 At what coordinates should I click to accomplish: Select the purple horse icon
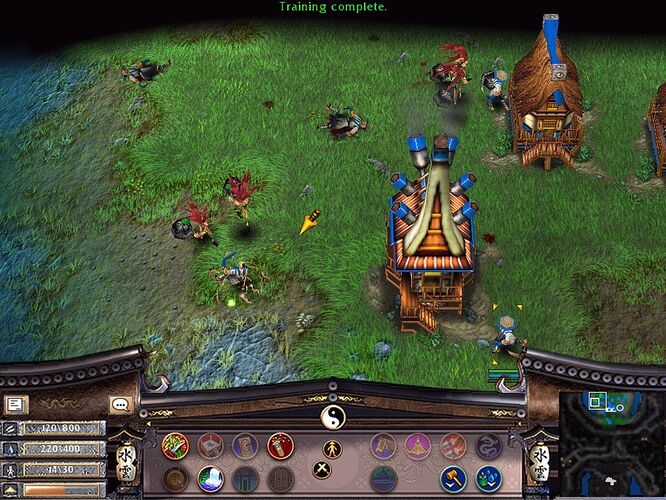(383, 446)
